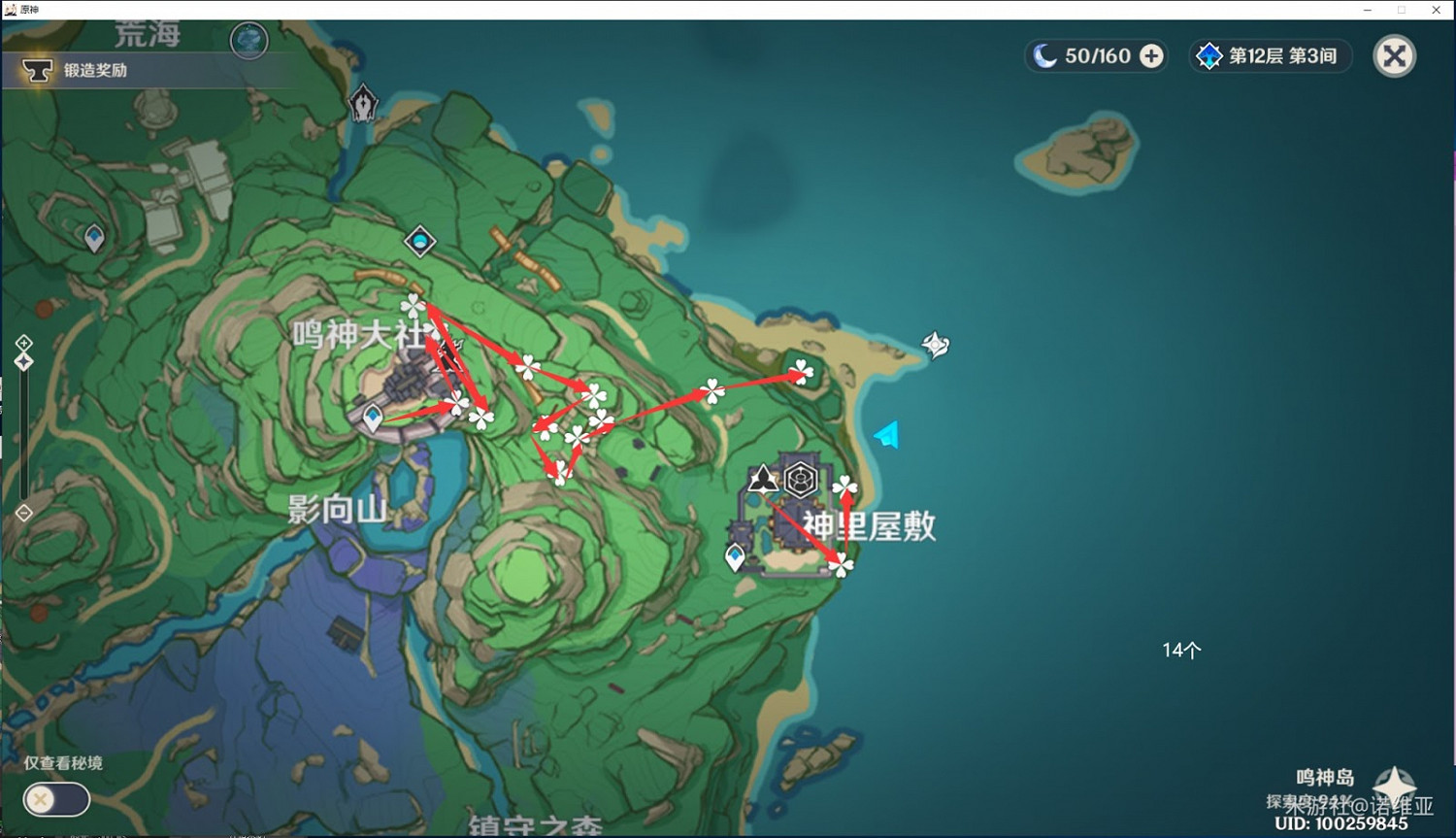Select the teleport waypoint in the 荒海 area
This screenshot has width=1456, height=838.
tap(93, 235)
